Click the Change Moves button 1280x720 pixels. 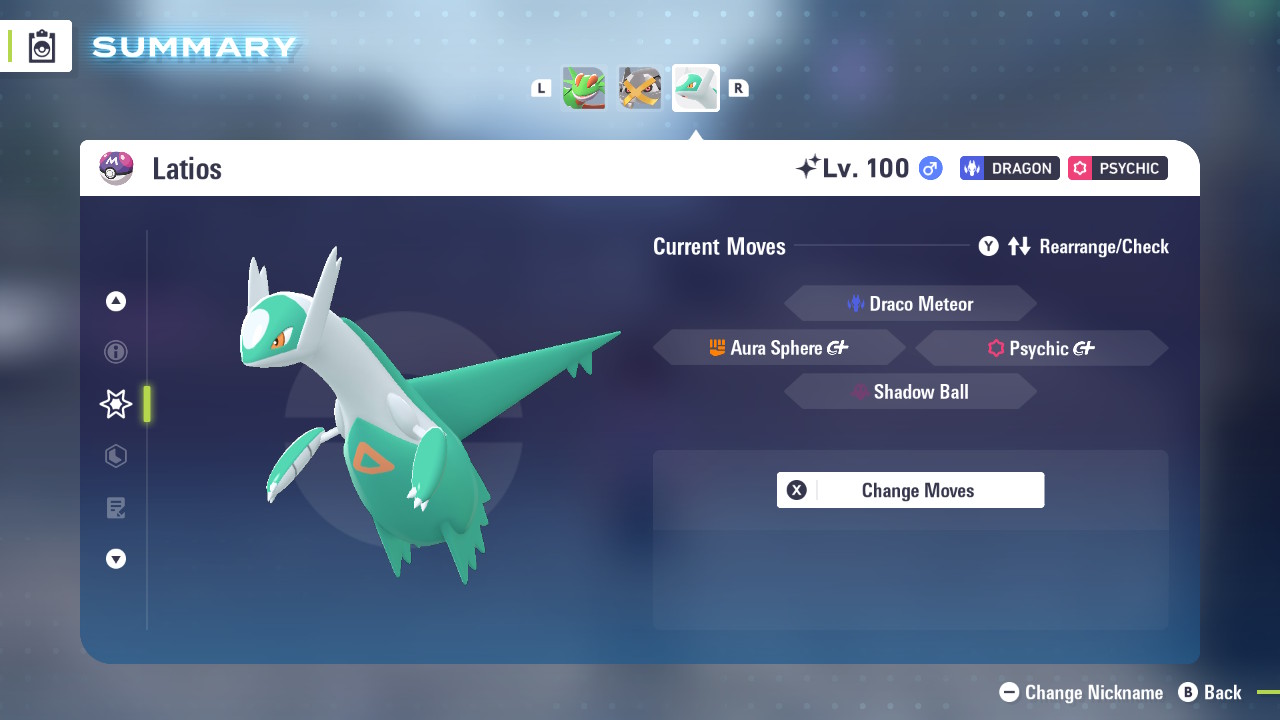[x=910, y=490]
